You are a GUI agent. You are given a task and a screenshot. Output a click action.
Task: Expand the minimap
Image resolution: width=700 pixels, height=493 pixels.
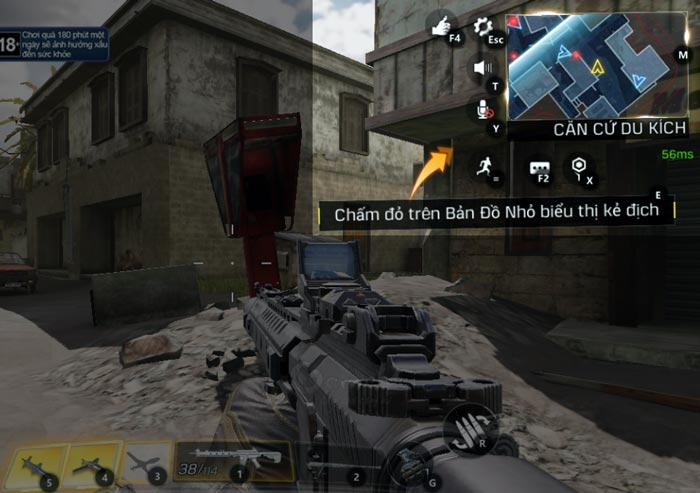pyautogui.click(x=596, y=64)
